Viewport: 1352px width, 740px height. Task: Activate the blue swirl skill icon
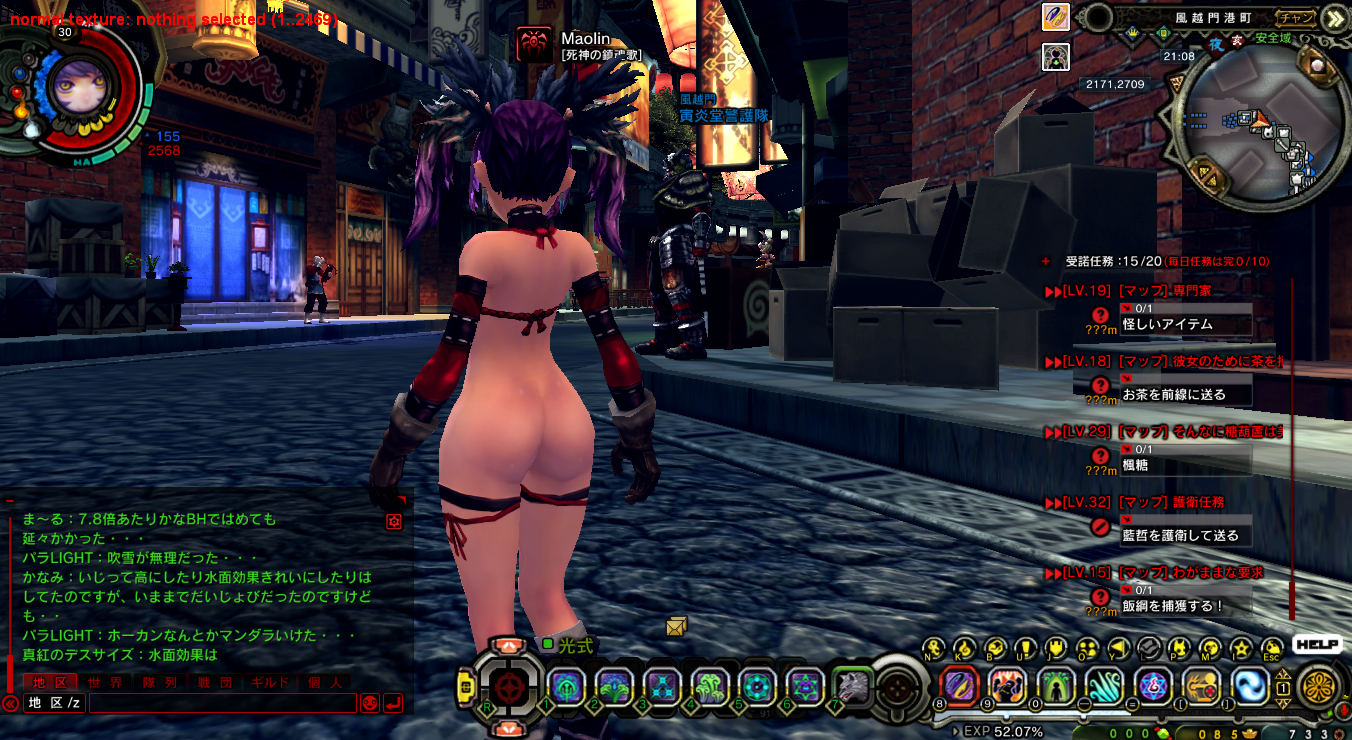point(1250,686)
